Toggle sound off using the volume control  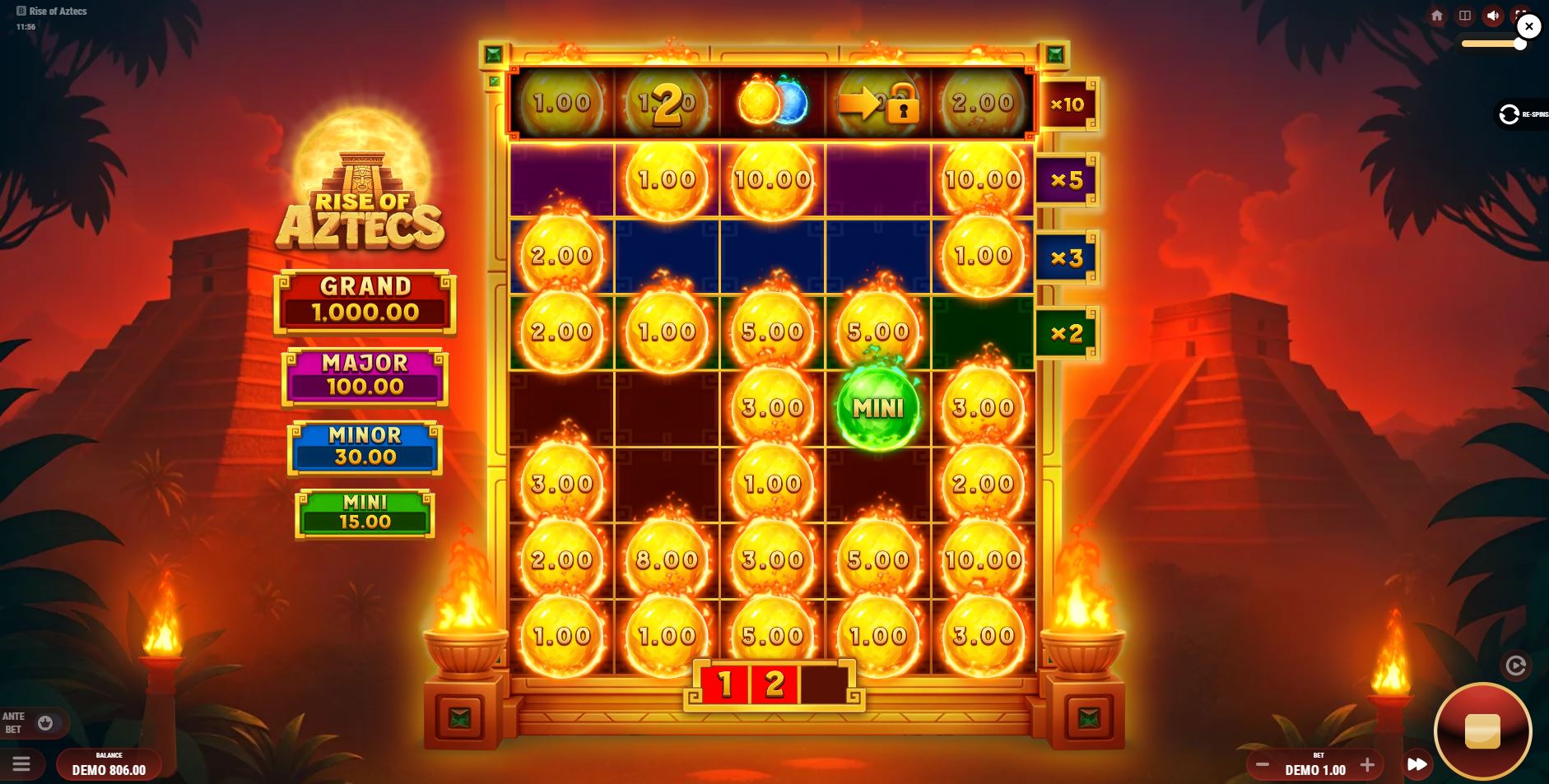tap(1493, 15)
